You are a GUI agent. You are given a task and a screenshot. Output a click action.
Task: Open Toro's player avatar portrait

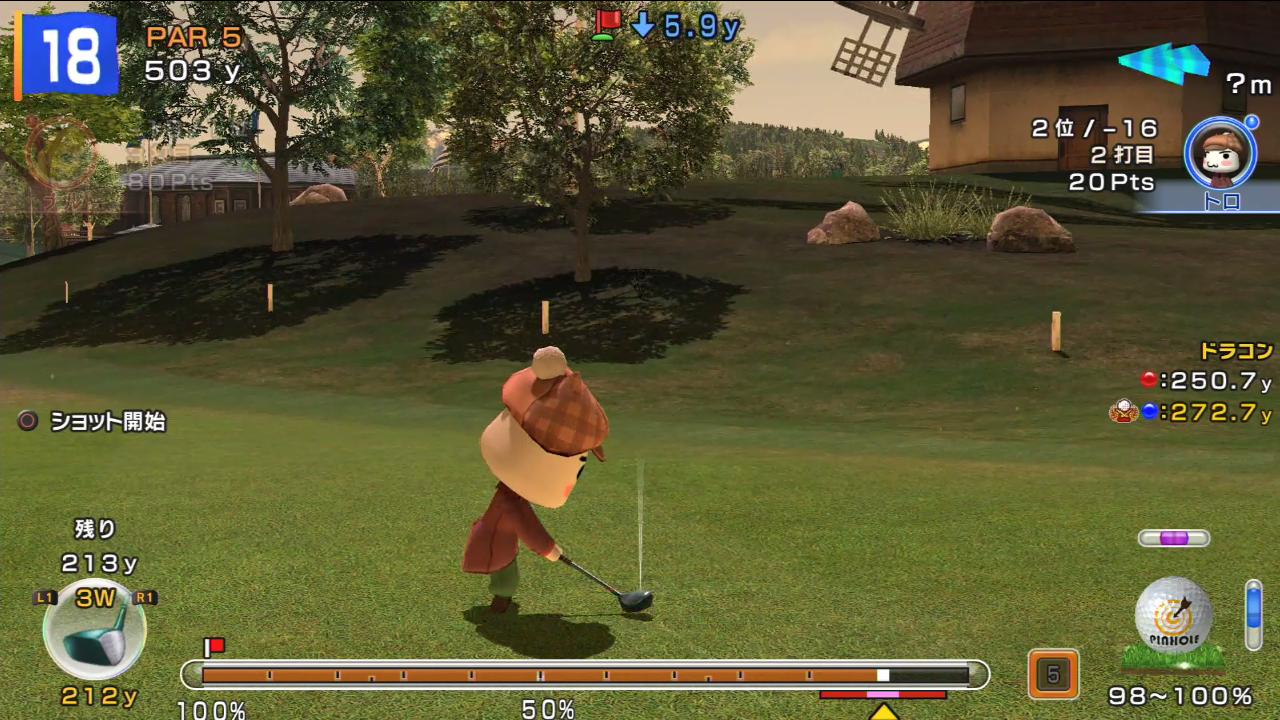pyautogui.click(x=1220, y=153)
